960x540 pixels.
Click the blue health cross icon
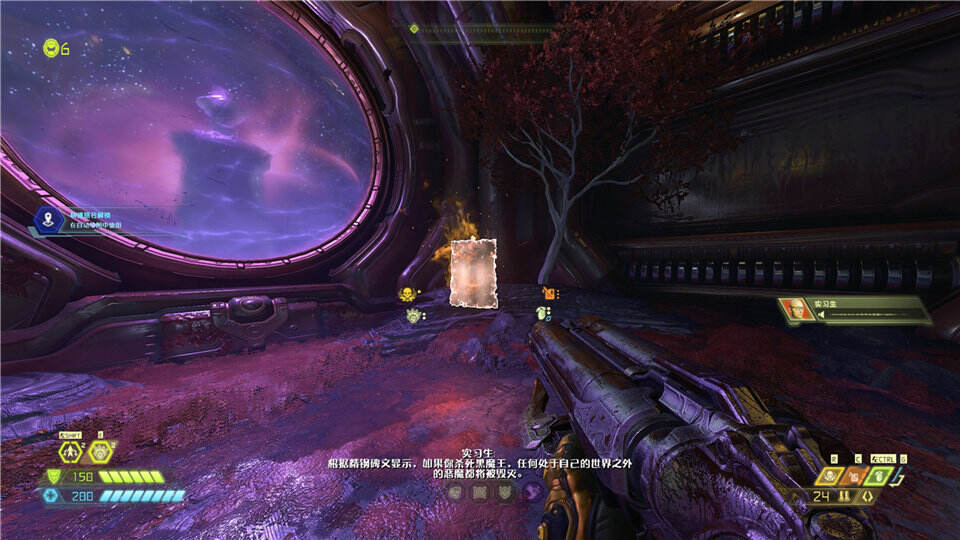[x=53, y=495]
